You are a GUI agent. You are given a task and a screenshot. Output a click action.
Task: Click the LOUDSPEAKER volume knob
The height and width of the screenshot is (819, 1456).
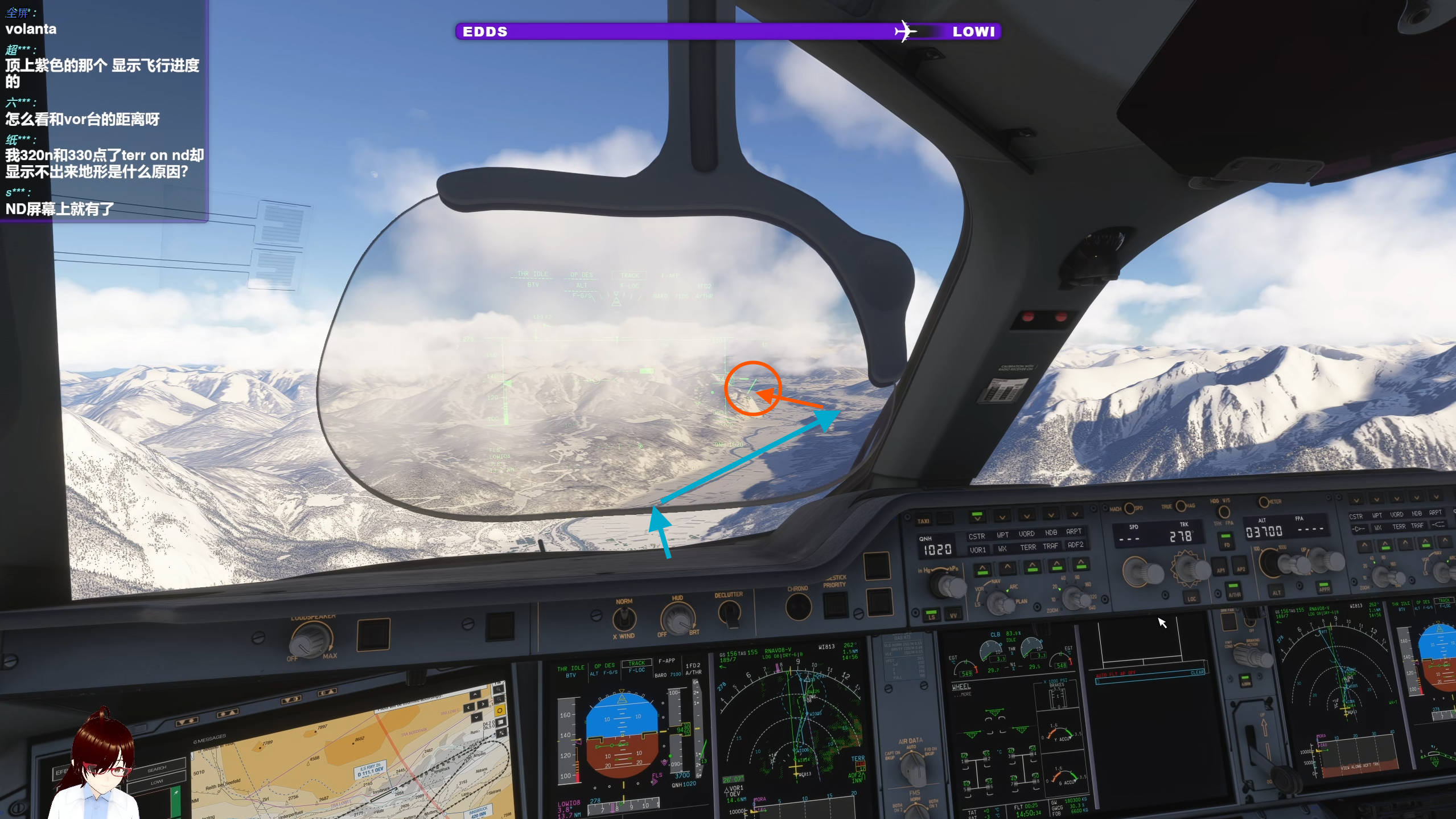(x=311, y=640)
